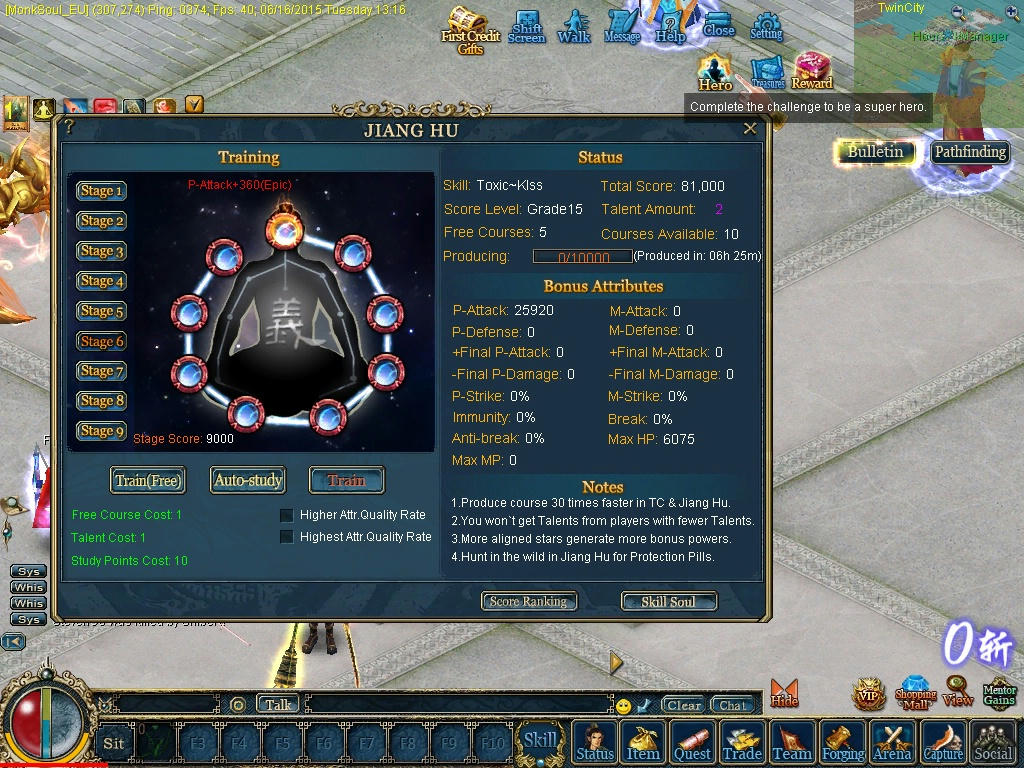Open the Skill Soul panel
This screenshot has width=1024, height=768.
point(668,601)
